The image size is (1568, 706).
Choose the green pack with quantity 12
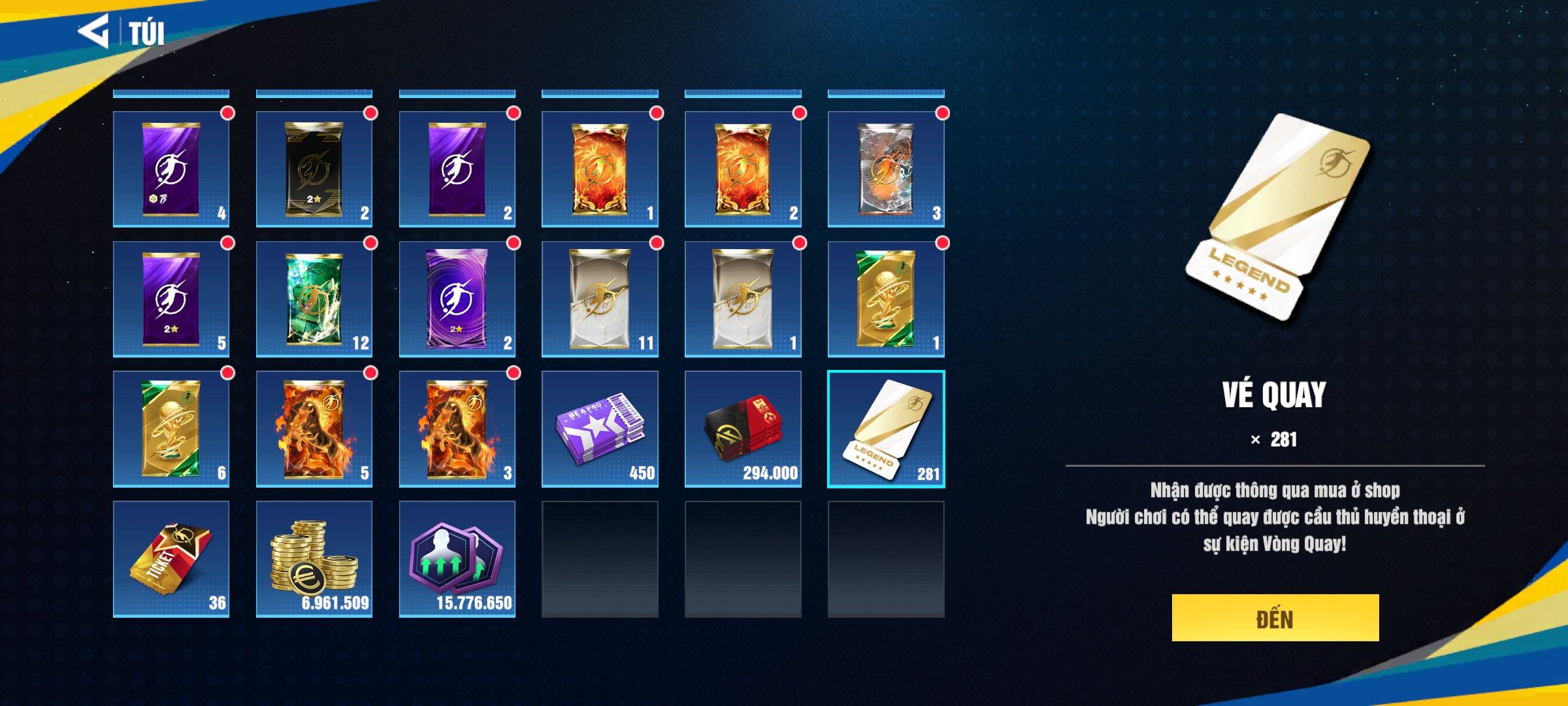[314, 299]
